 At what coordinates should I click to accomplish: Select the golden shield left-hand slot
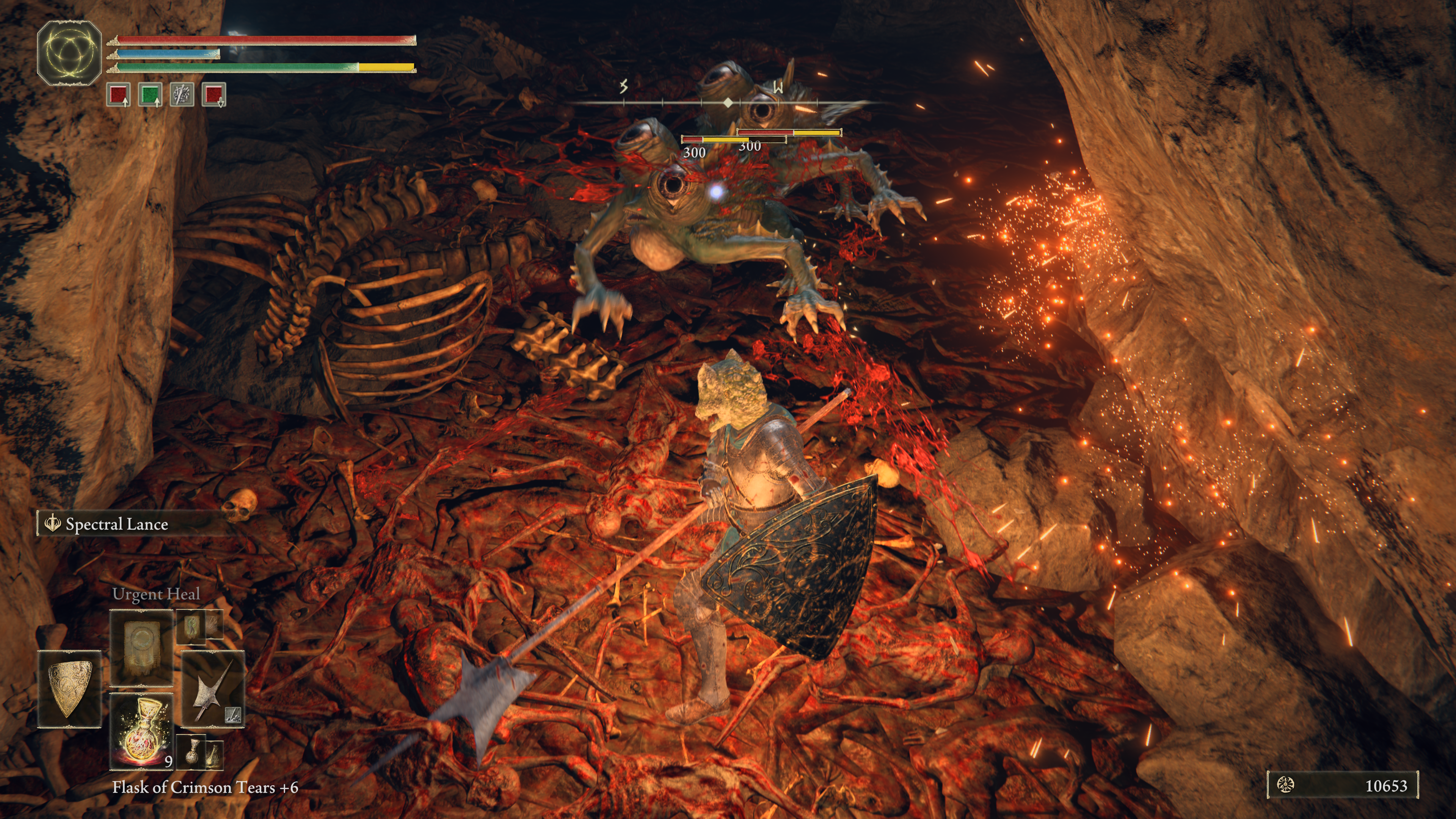pos(69,689)
